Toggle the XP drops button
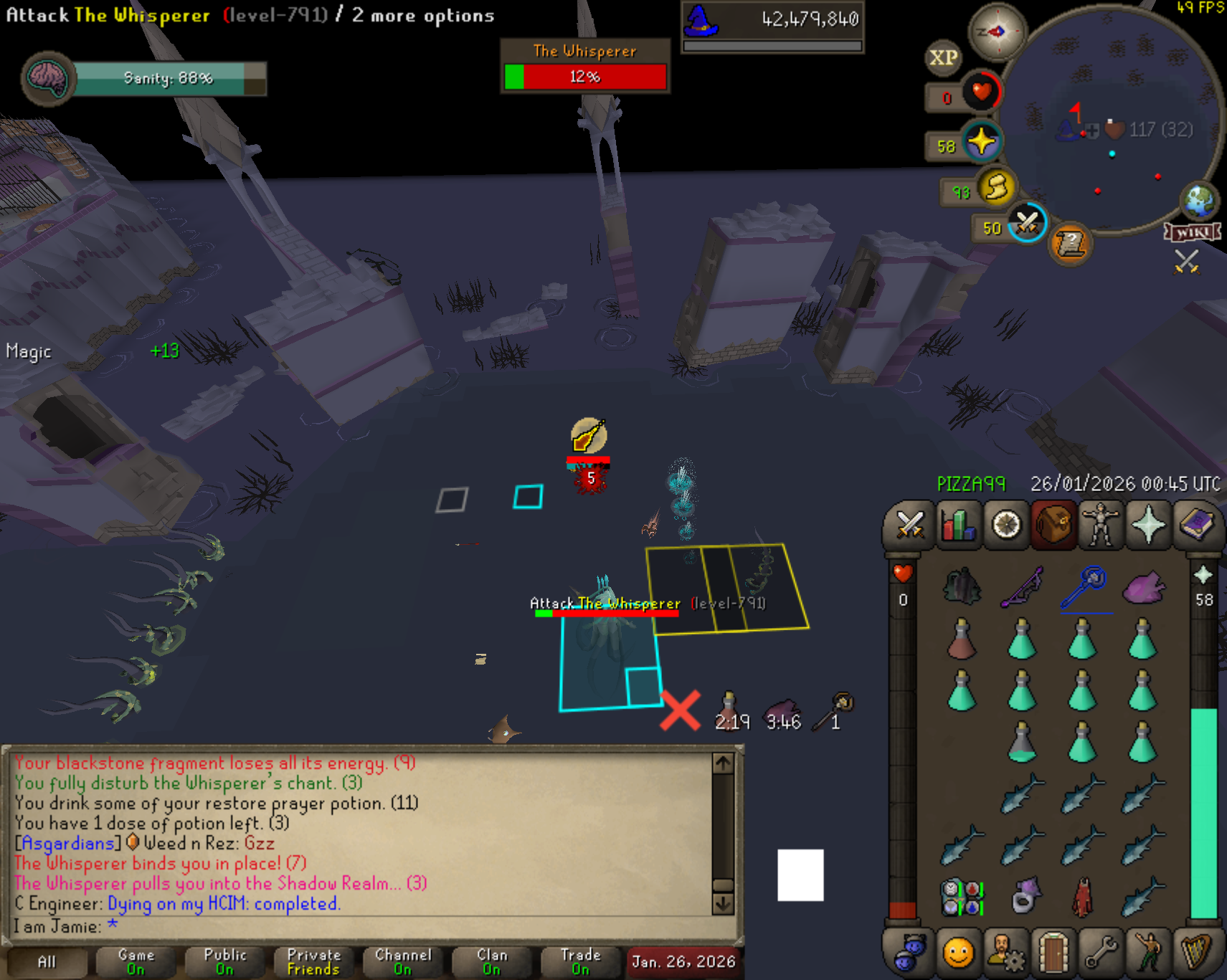The height and width of the screenshot is (980, 1227). (x=944, y=58)
